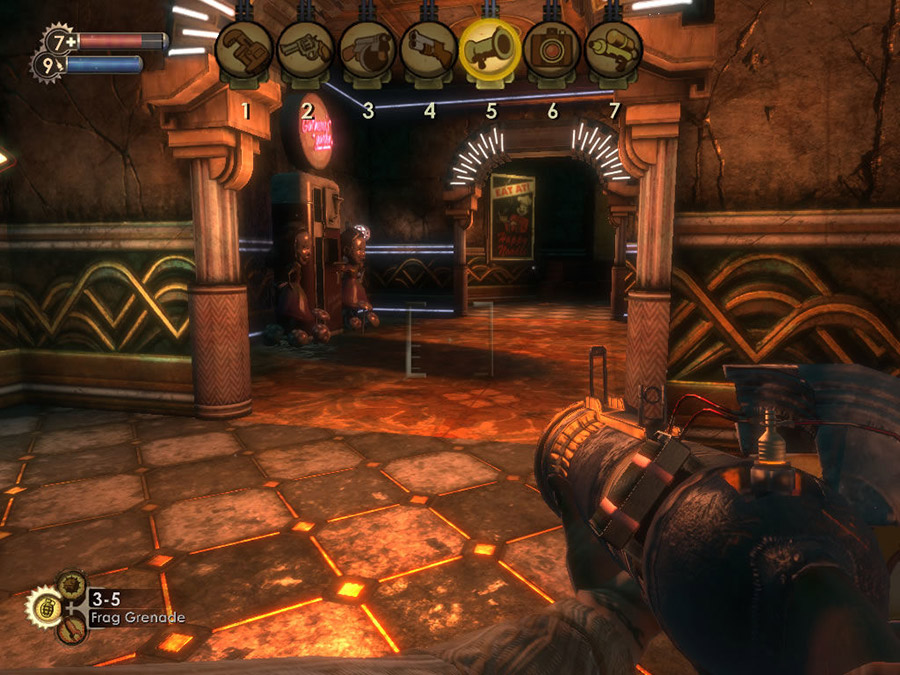Select the wrench weapon slot
This screenshot has width=900, height=675.
coord(245,49)
